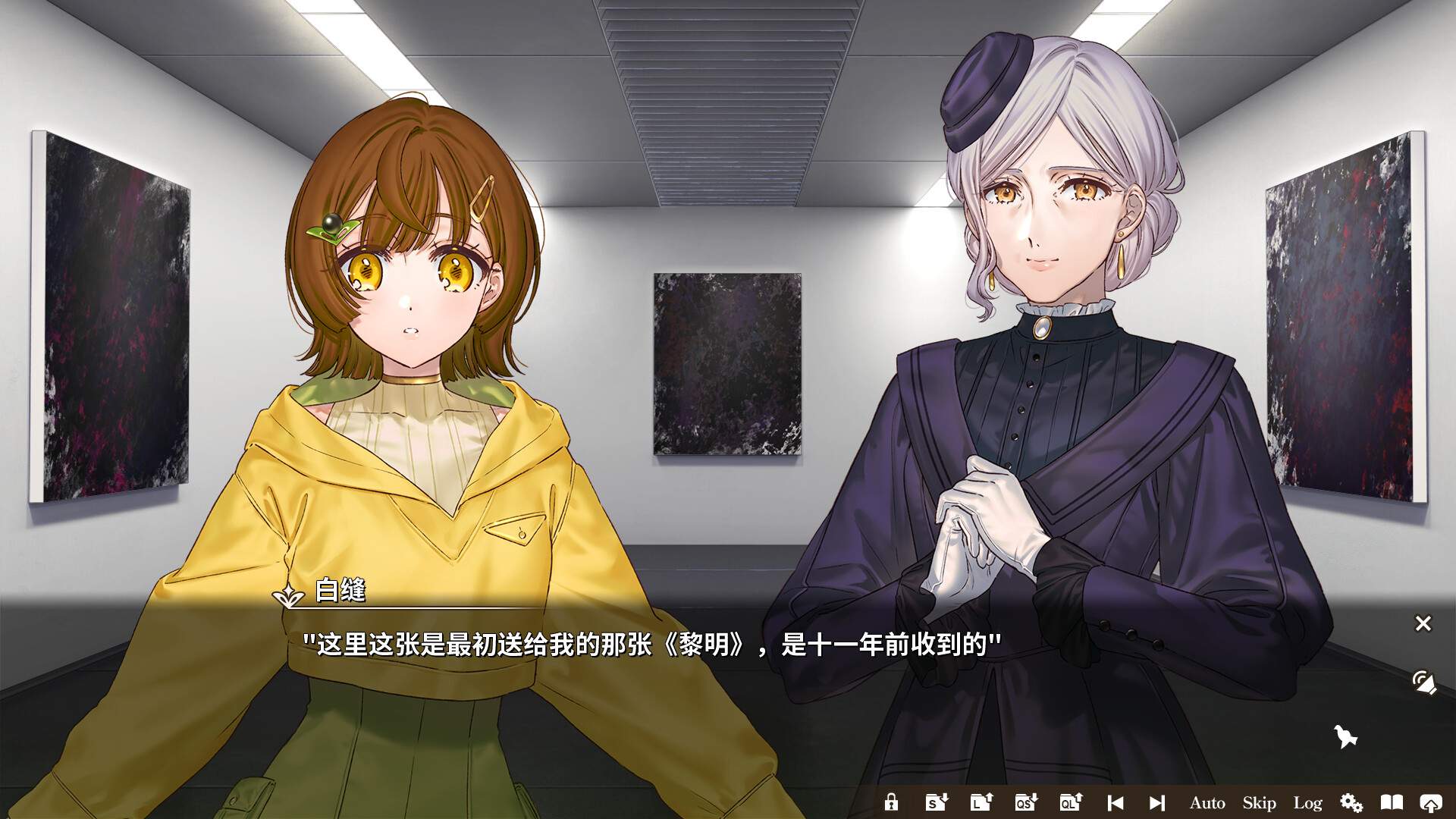The width and height of the screenshot is (1456, 819).
Task: Open settings using the gears icon
Action: click(1352, 802)
